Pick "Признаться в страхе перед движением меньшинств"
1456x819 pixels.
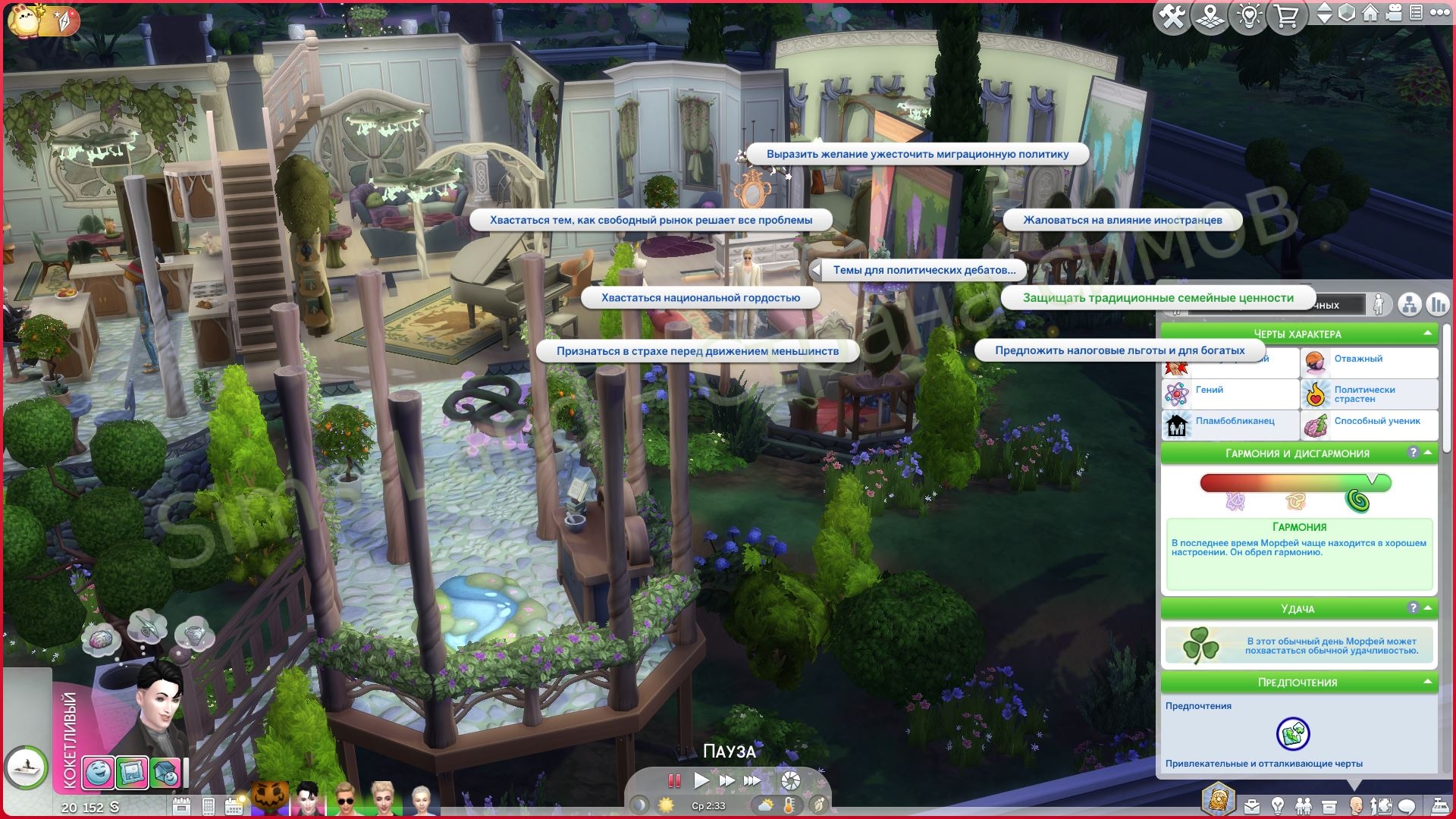tap(697, 351)
